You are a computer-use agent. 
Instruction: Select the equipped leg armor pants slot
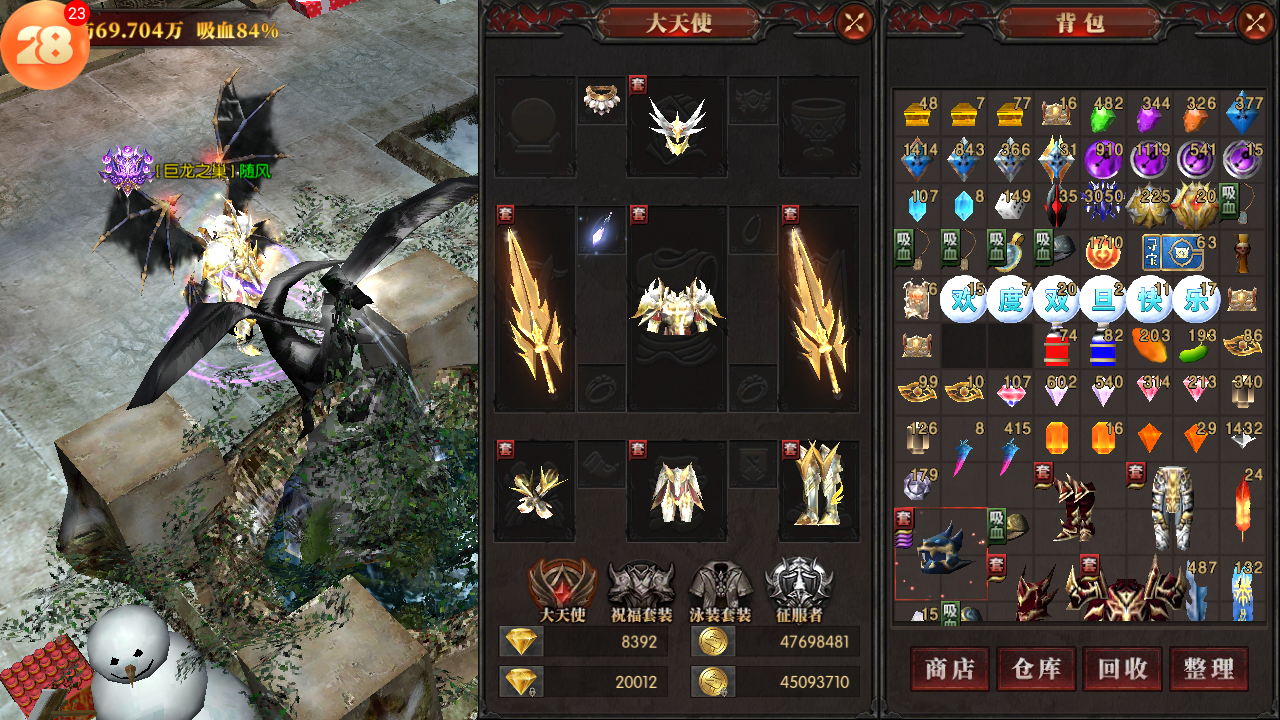click(677, 490)
